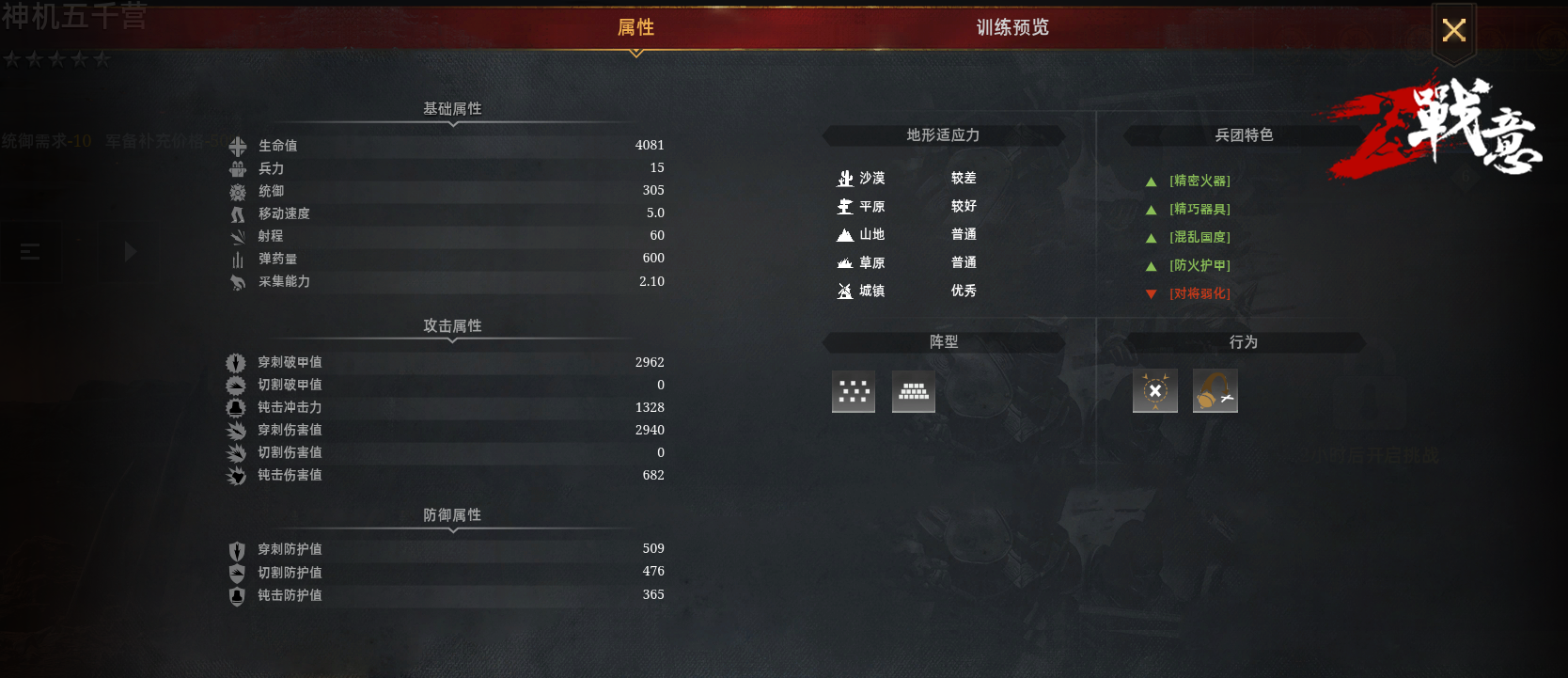
Task: Click the 沙漠 desert terrain icon
Action: coord(844,178)
